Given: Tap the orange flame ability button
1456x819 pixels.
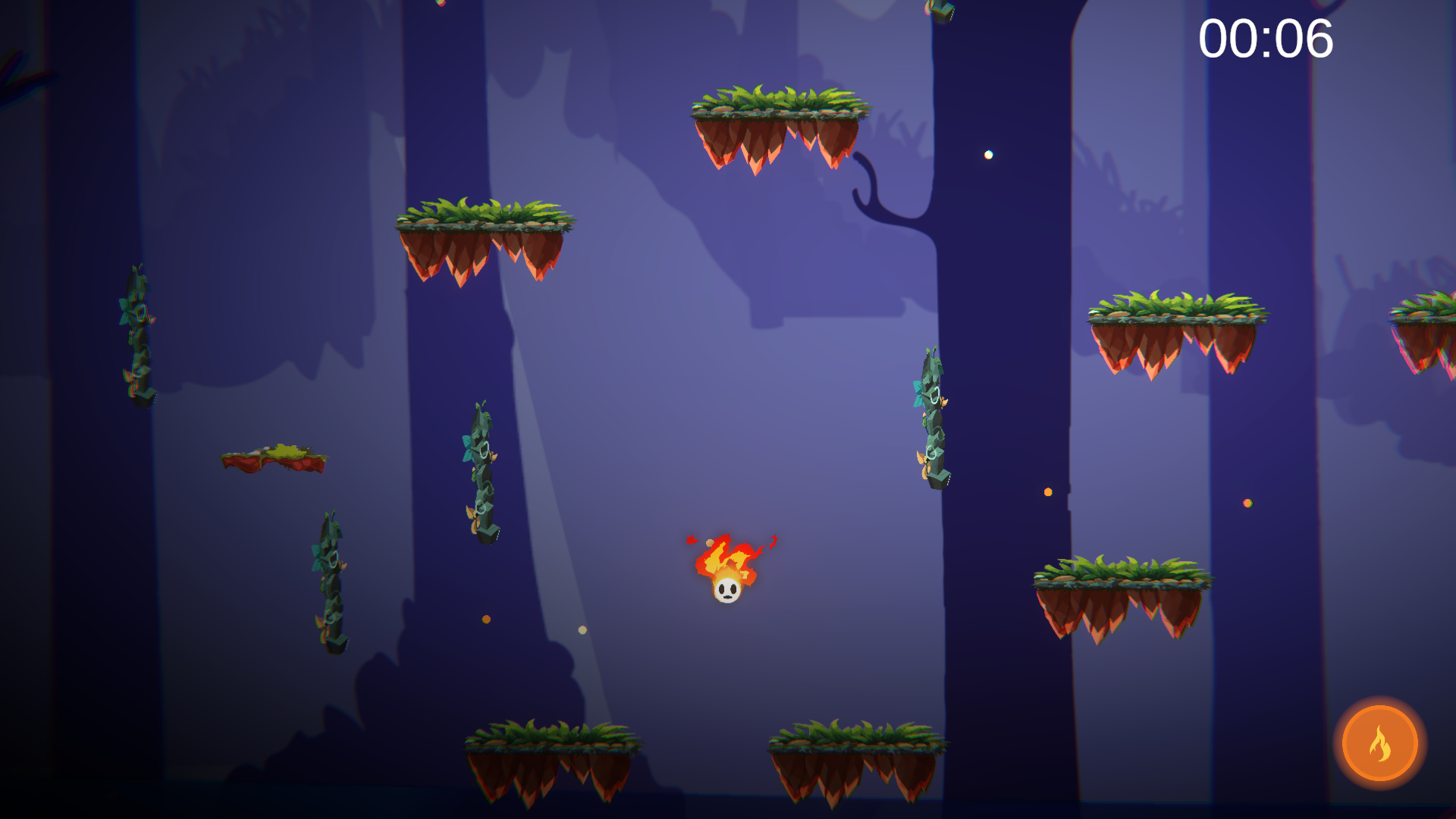Looking at the screenshot, I should [1379, 744].
